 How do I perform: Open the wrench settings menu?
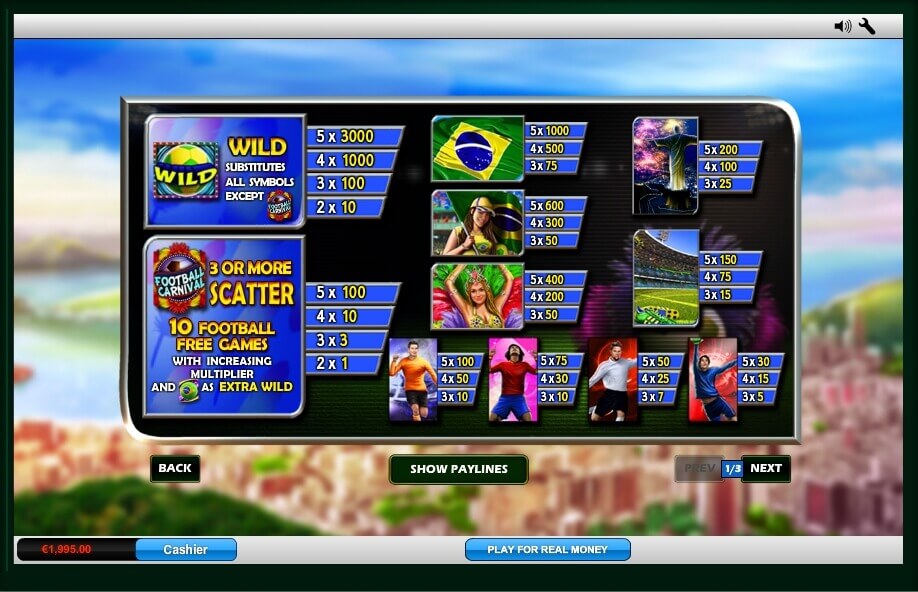[867, 26]
